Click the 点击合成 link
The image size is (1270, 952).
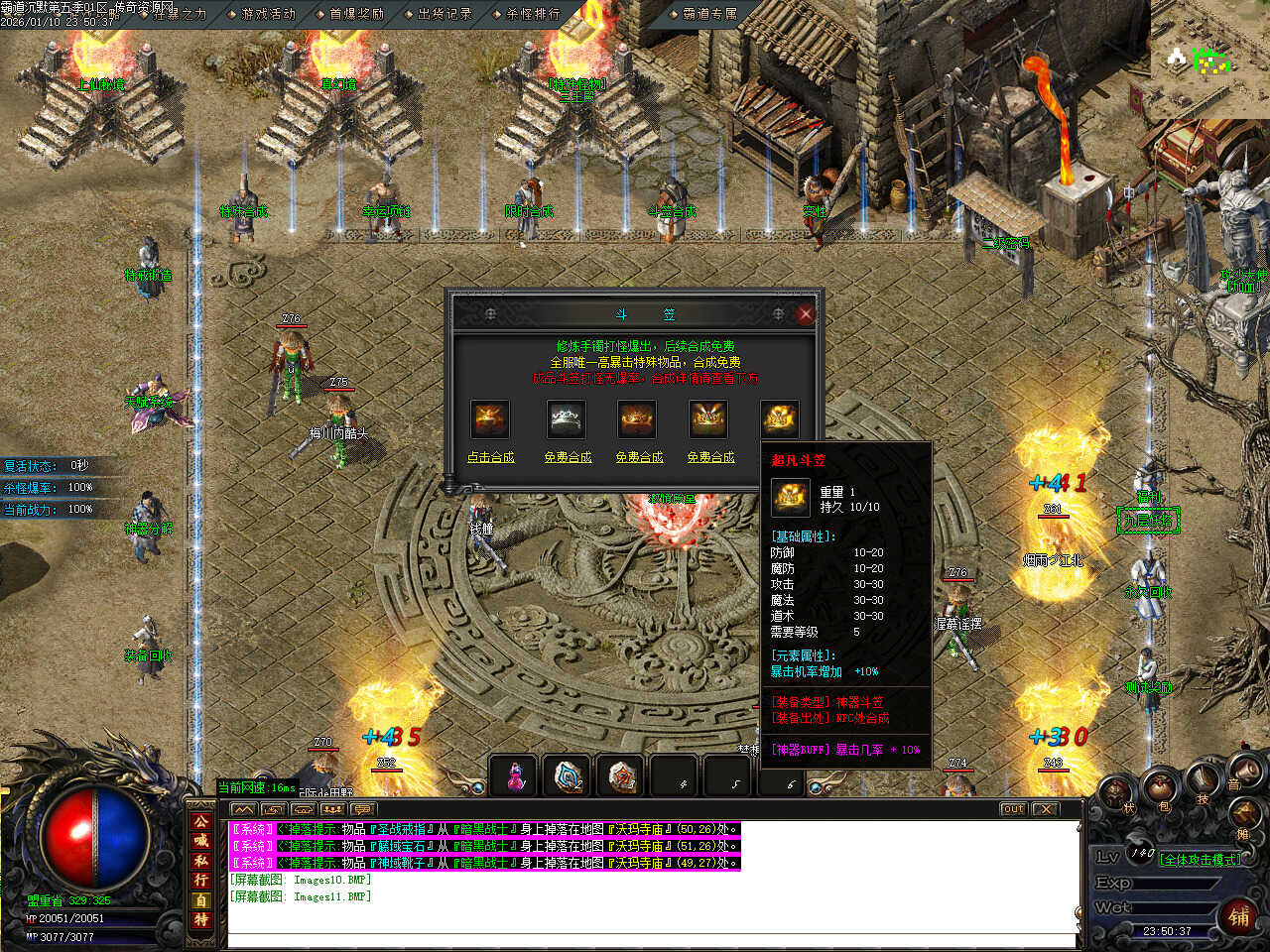click(x=490, y=457)
